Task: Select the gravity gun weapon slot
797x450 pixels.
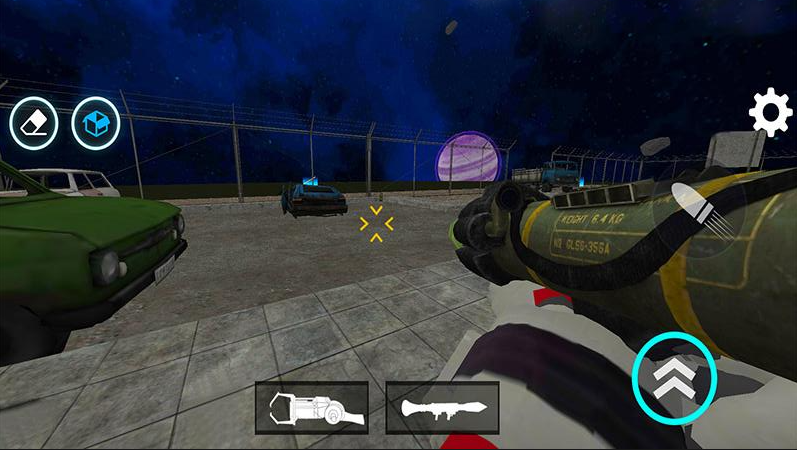Action: tap(312, 406)
